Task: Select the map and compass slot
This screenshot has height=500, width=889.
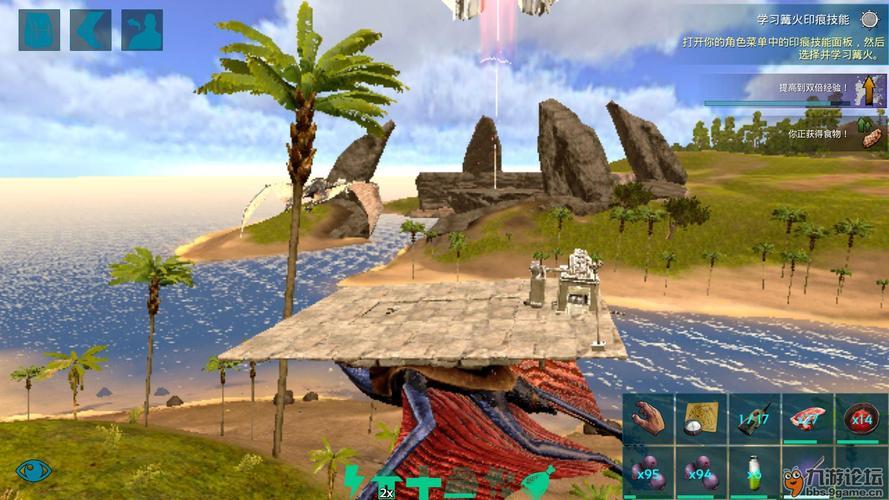Action: [701, 419]
